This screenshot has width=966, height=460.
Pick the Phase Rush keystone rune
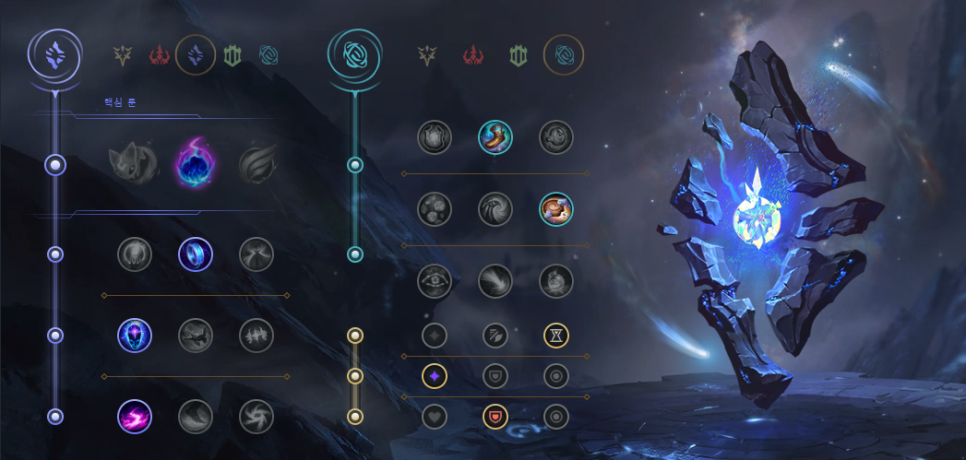point(256,164)
